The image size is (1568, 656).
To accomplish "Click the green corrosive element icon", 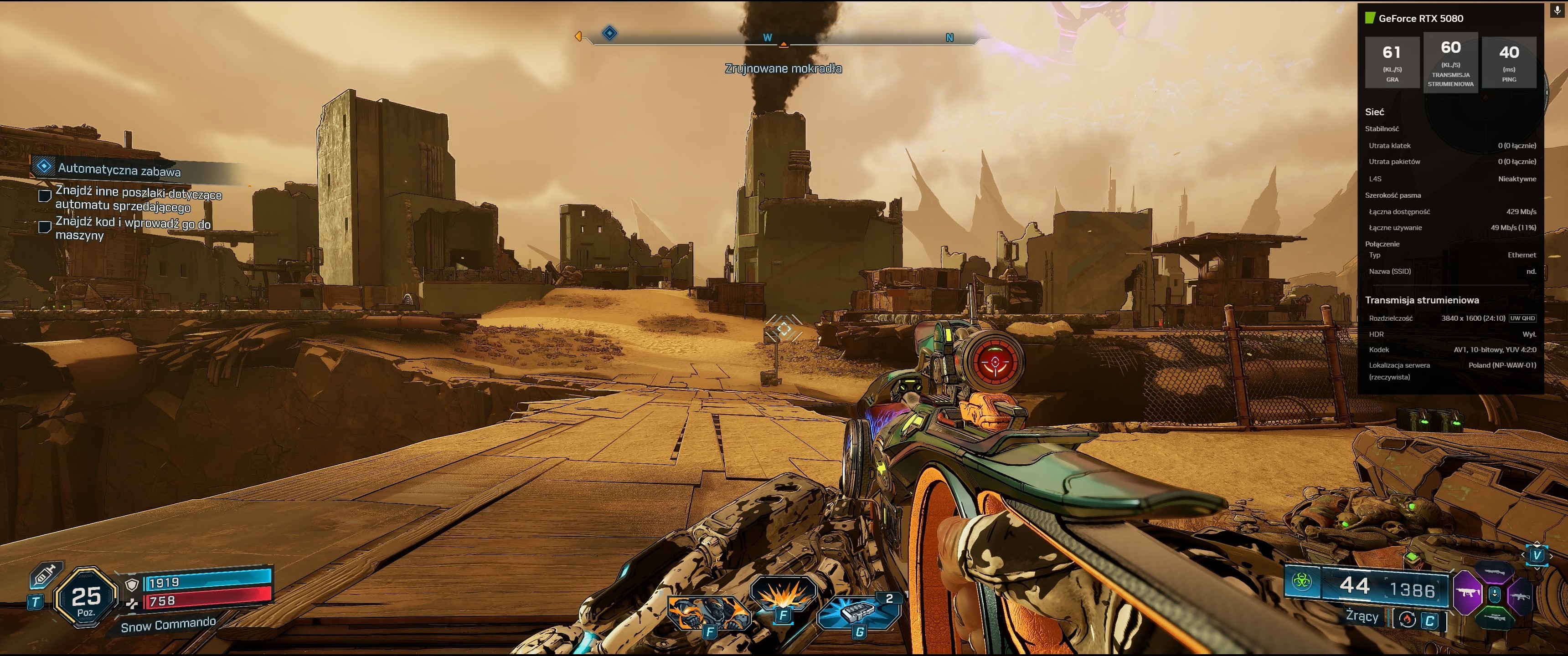I will pyautogui.click(x=1301, y=580).
